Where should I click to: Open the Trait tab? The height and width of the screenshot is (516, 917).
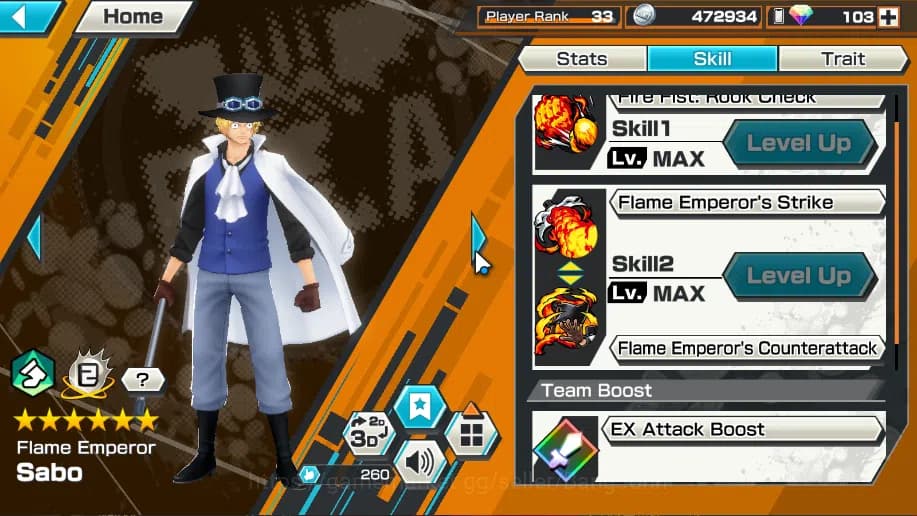(842, 59)
